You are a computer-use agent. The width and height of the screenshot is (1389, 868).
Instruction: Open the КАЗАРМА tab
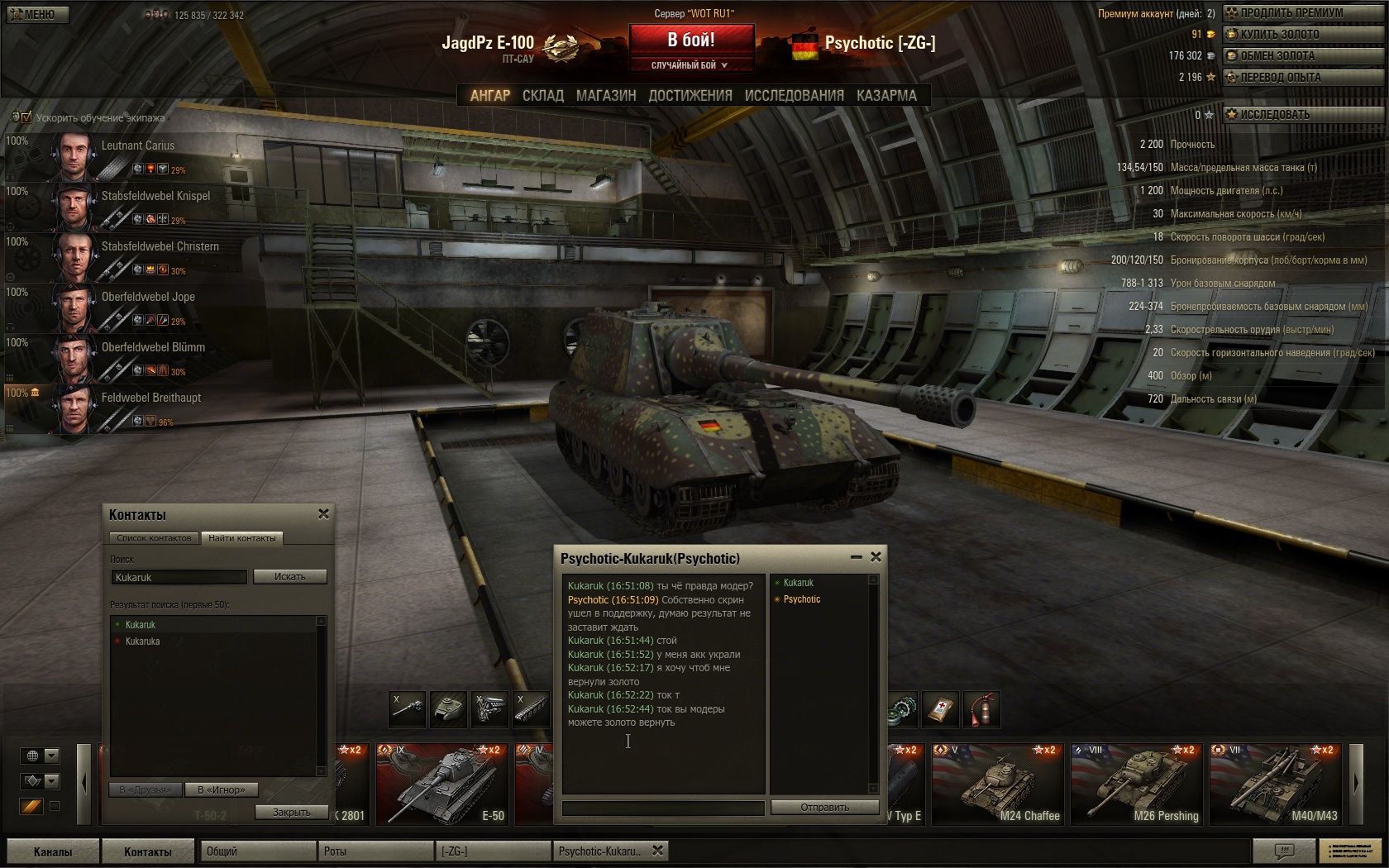click(x=886, y=96)
